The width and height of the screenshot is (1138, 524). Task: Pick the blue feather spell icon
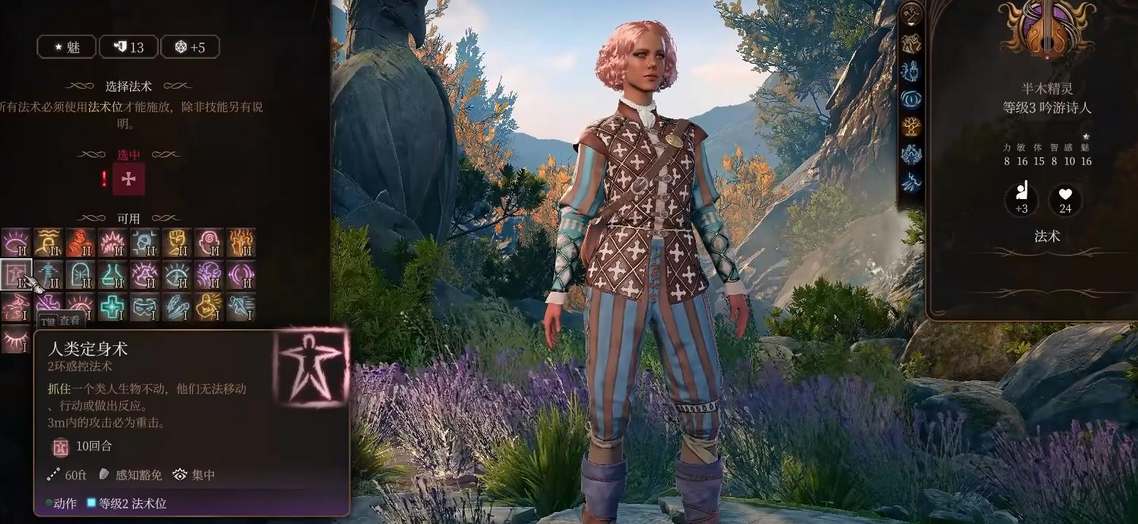click(x=176, y=306)
